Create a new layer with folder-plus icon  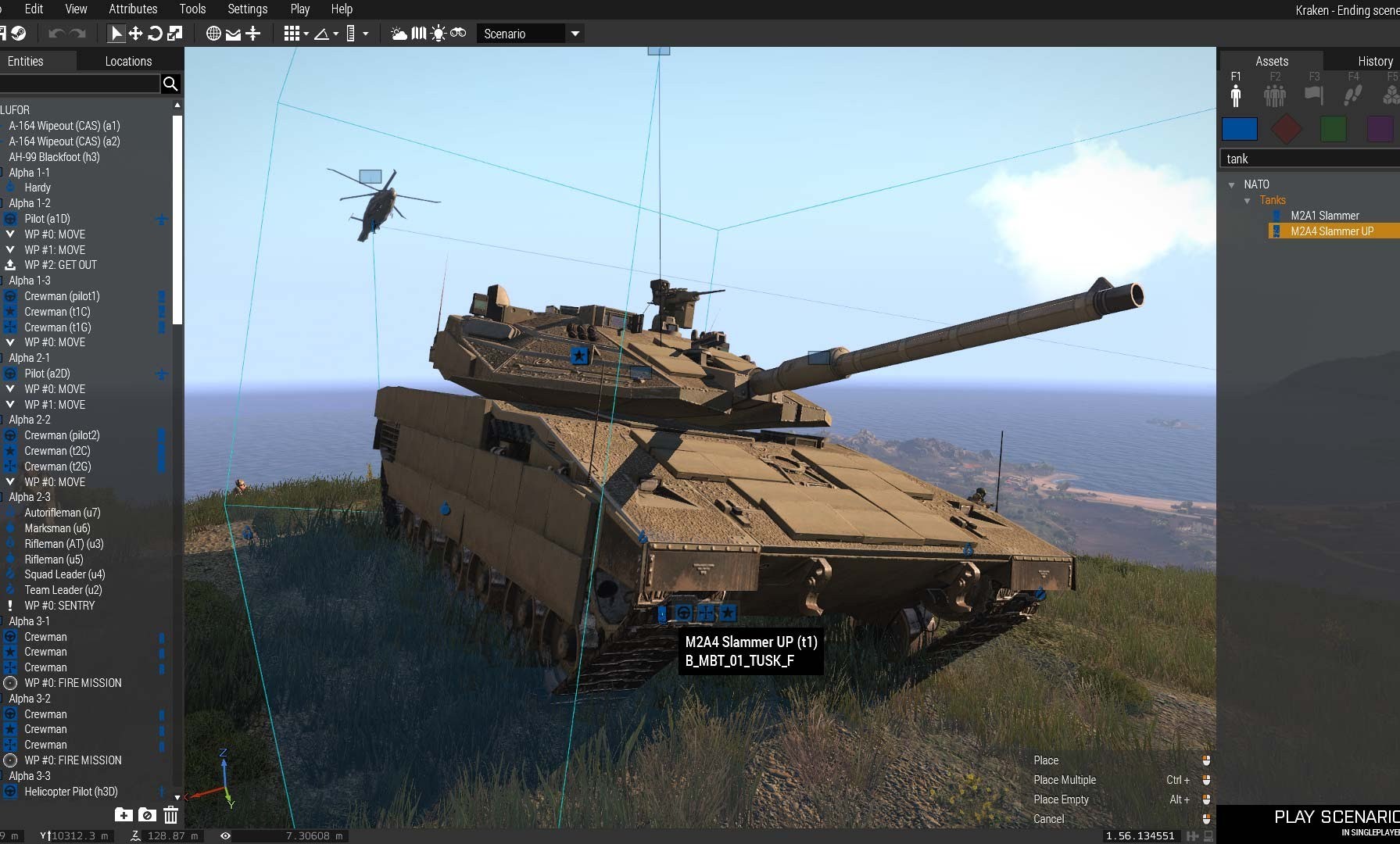pyautogui.click(x=124, y=816)
